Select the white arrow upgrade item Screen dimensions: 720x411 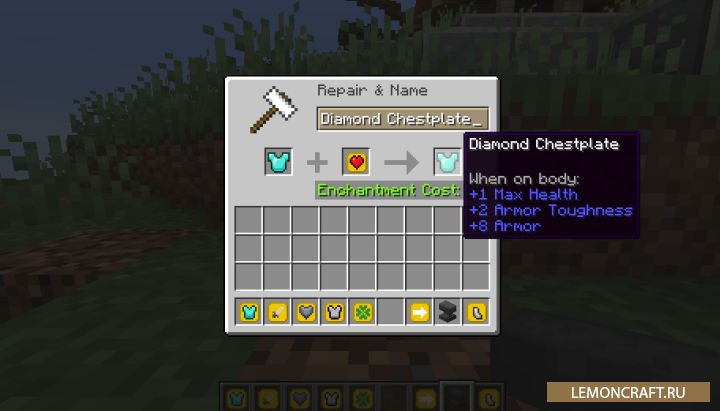(x=420, y=312)
